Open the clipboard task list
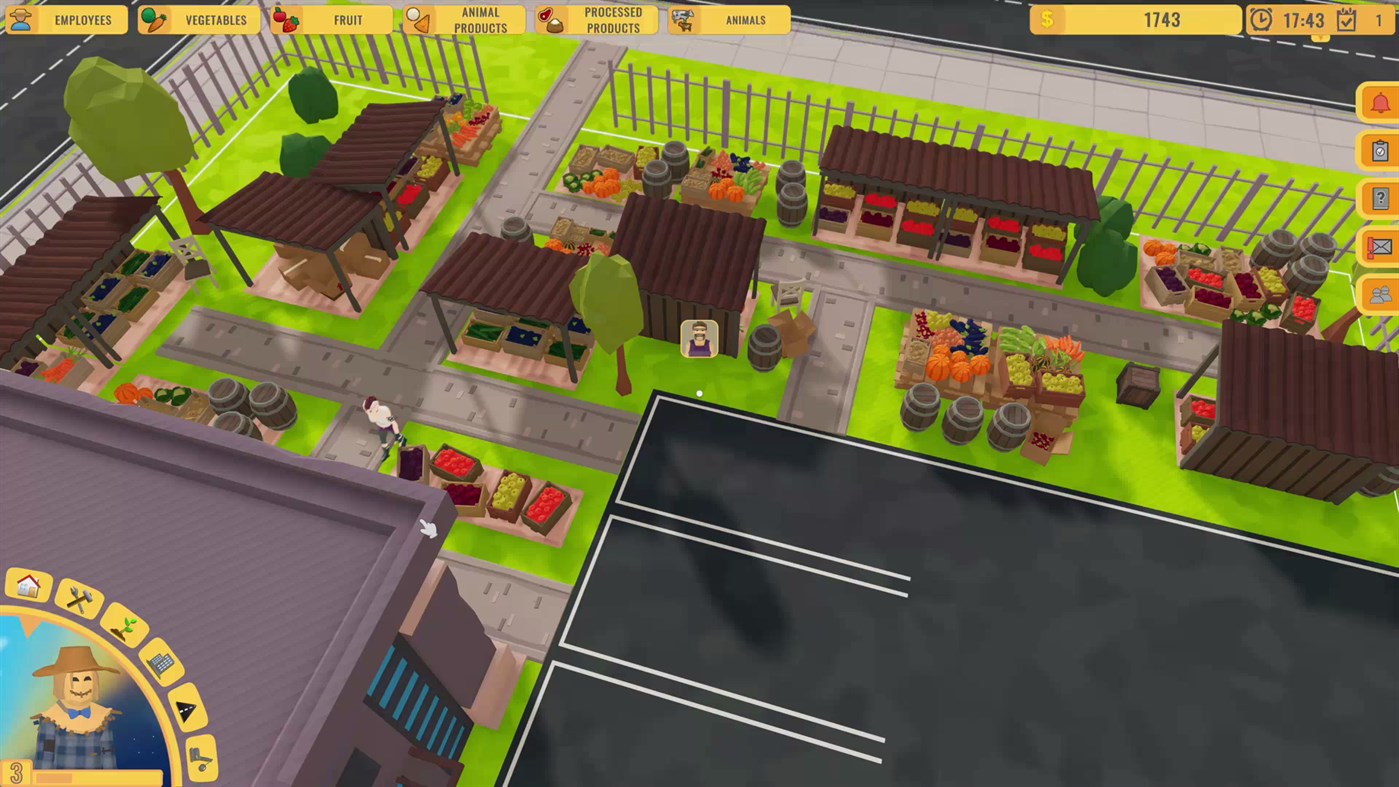The height and width of the screenshot is (787, 1399). (x=1380, y=150)
